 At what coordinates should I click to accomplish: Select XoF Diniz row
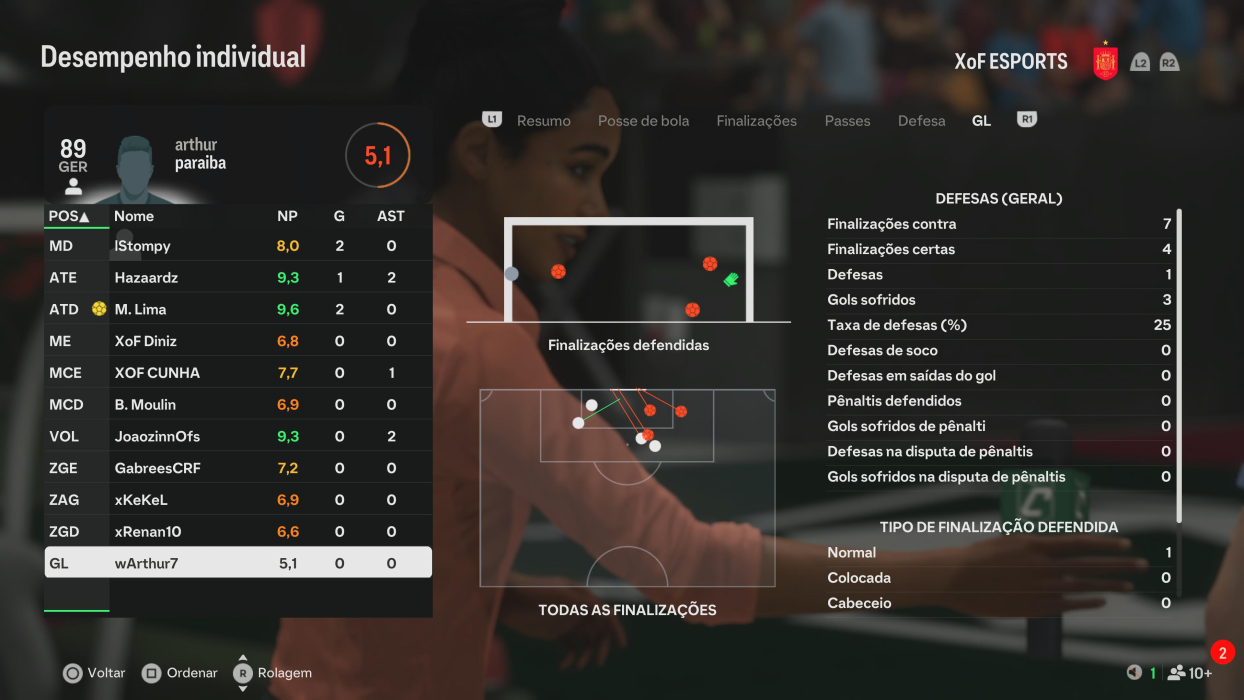(x=238, y=341)
